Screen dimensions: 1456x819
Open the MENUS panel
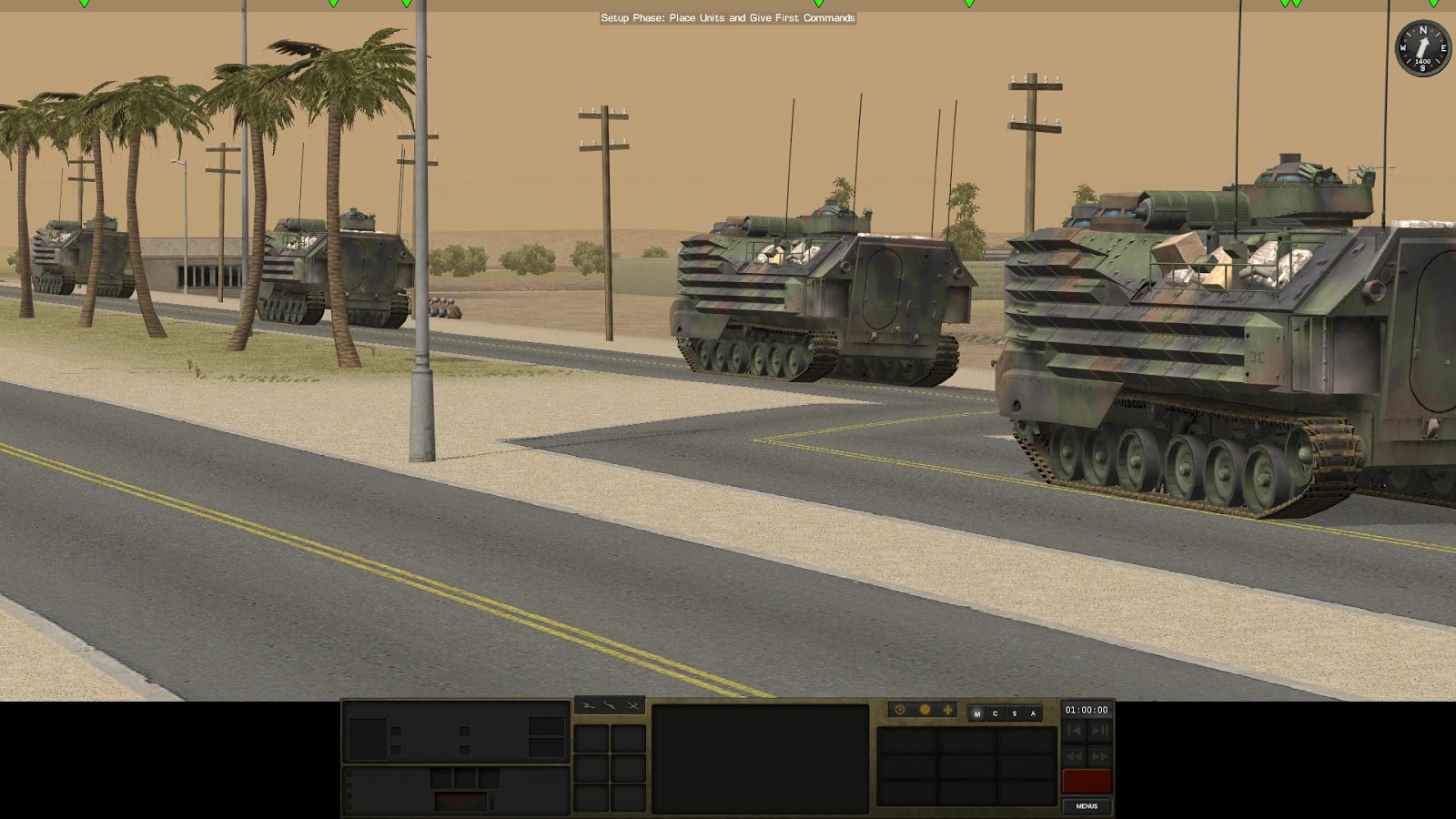[x=1087, y=806]
